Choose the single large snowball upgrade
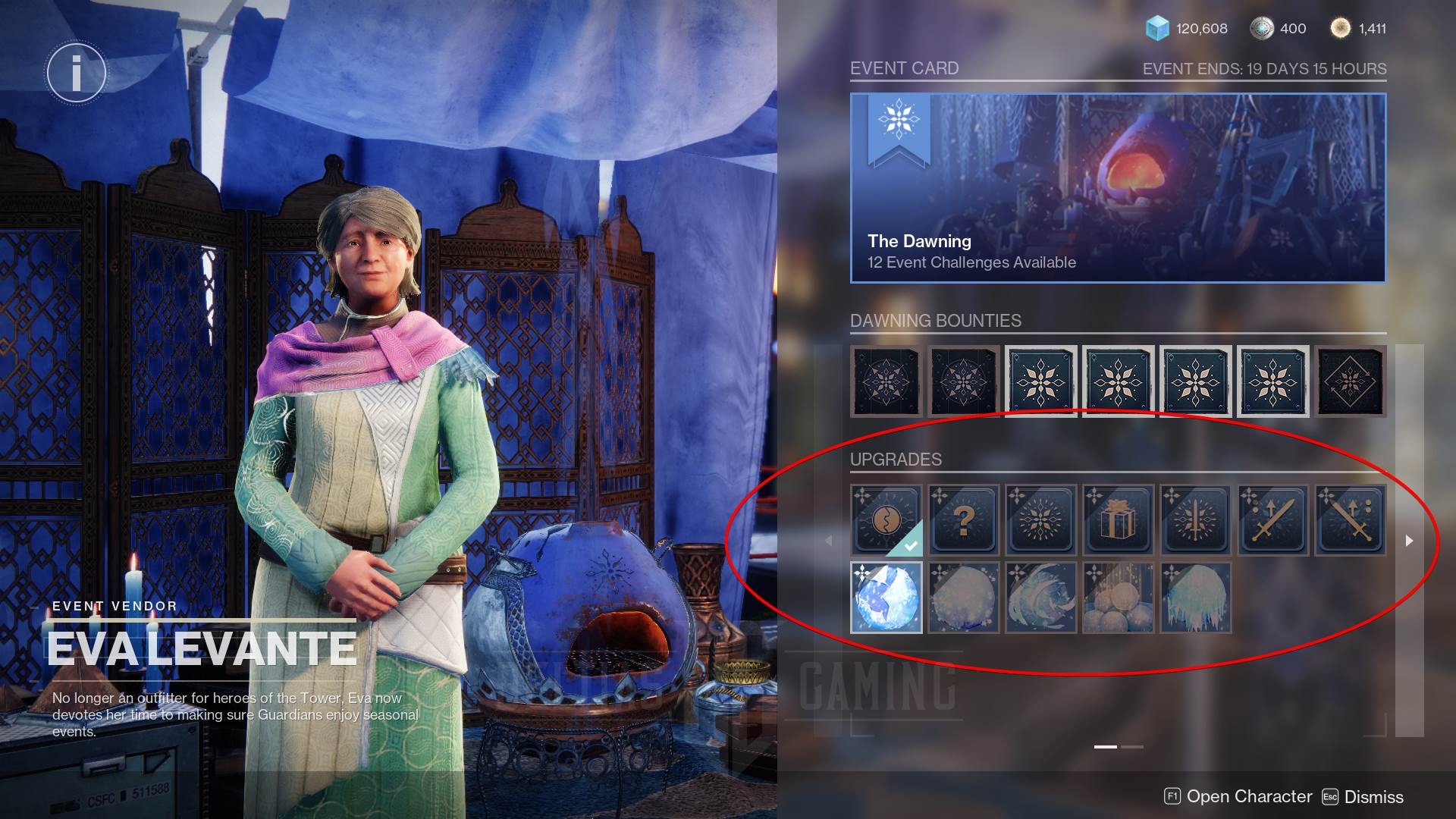This screenshot has height=819, width=1456. 963,598
